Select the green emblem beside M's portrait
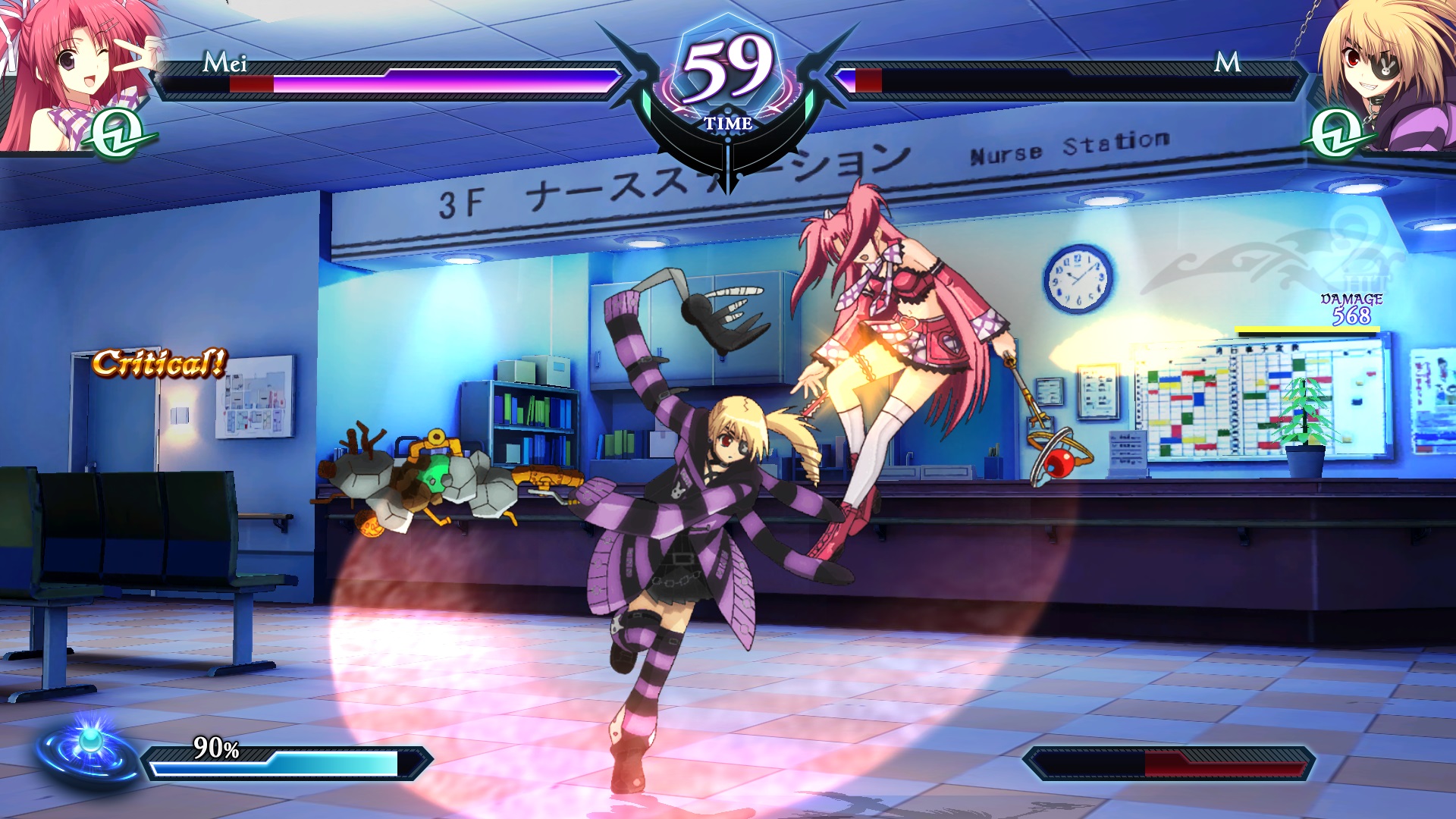 pyautogui.click(x=1336, y=134)
